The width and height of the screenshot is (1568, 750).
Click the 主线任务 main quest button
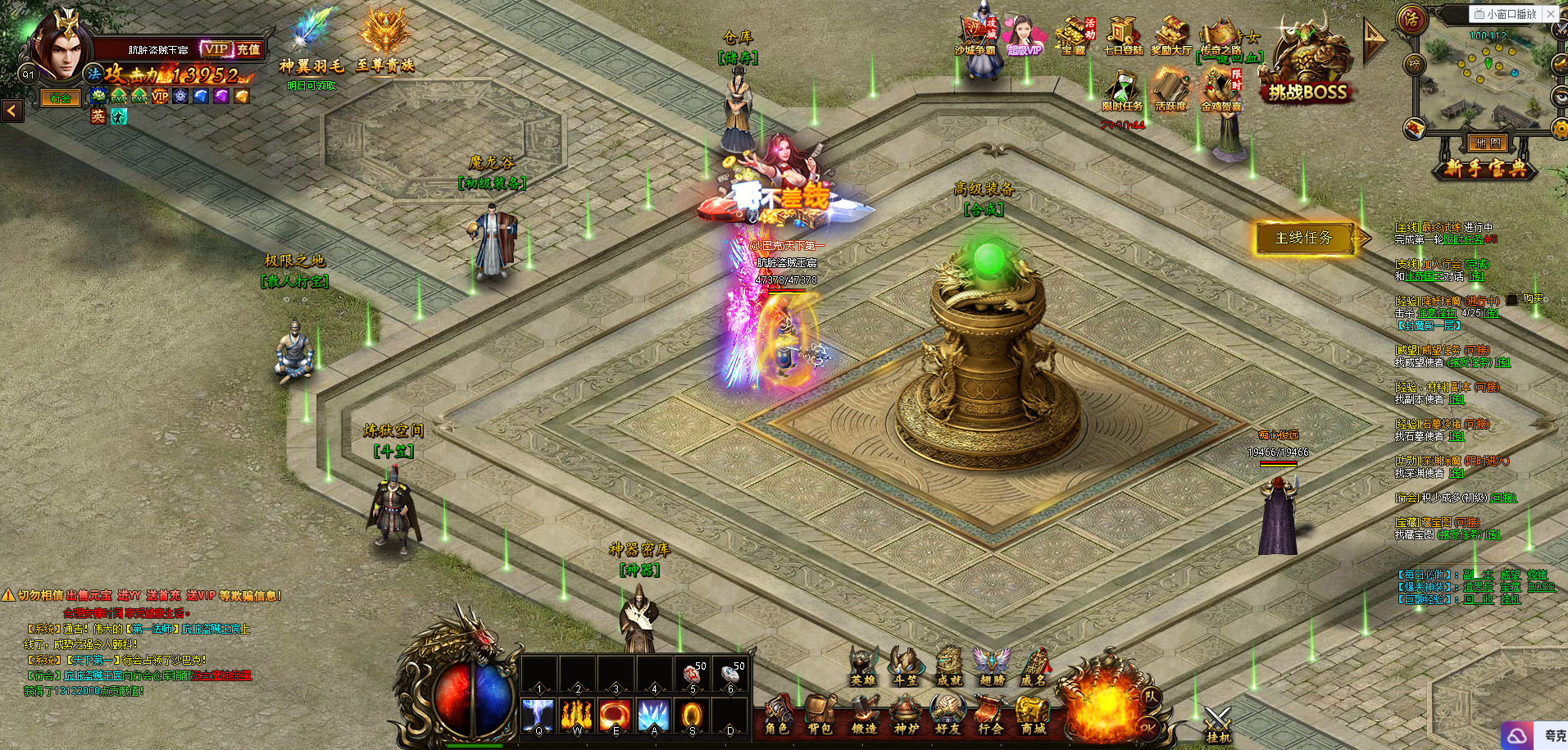point(1303,239)
